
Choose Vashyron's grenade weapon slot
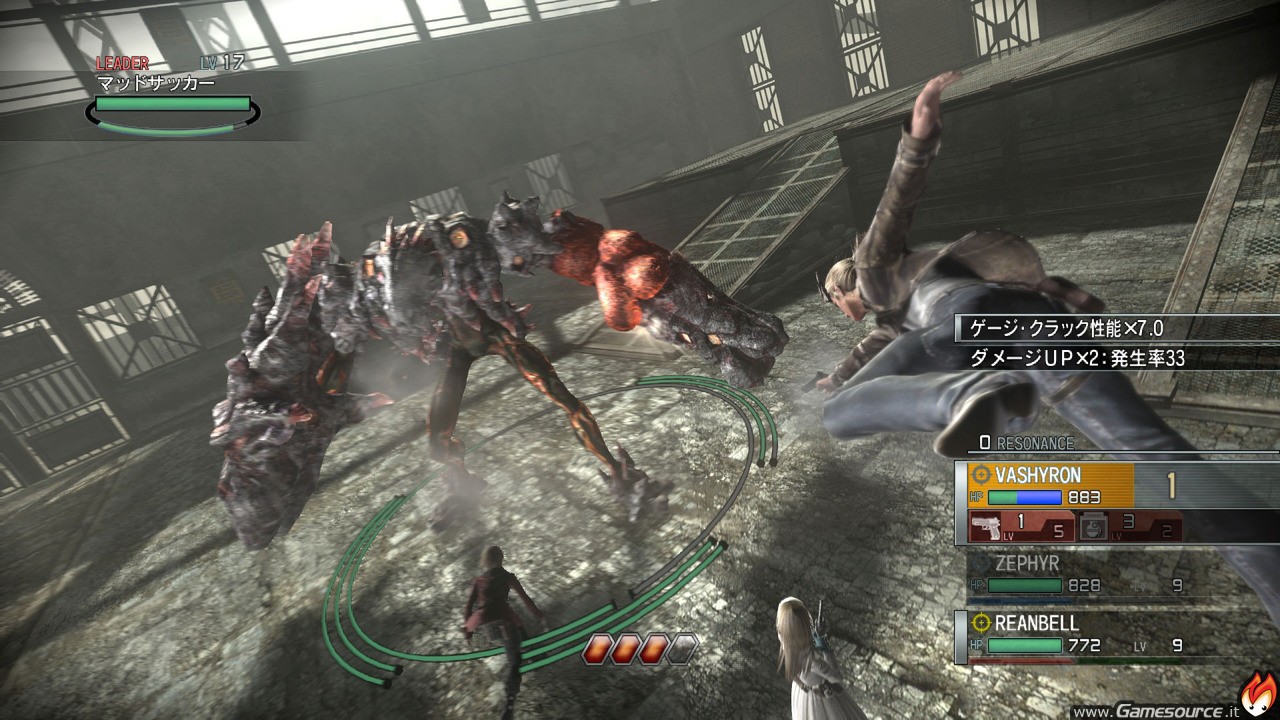click(1128, 527)
